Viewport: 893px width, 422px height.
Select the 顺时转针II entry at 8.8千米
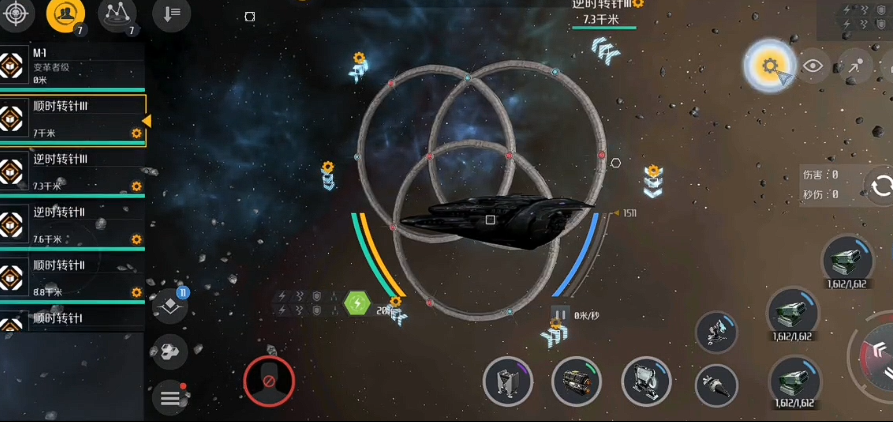(70, 278)
